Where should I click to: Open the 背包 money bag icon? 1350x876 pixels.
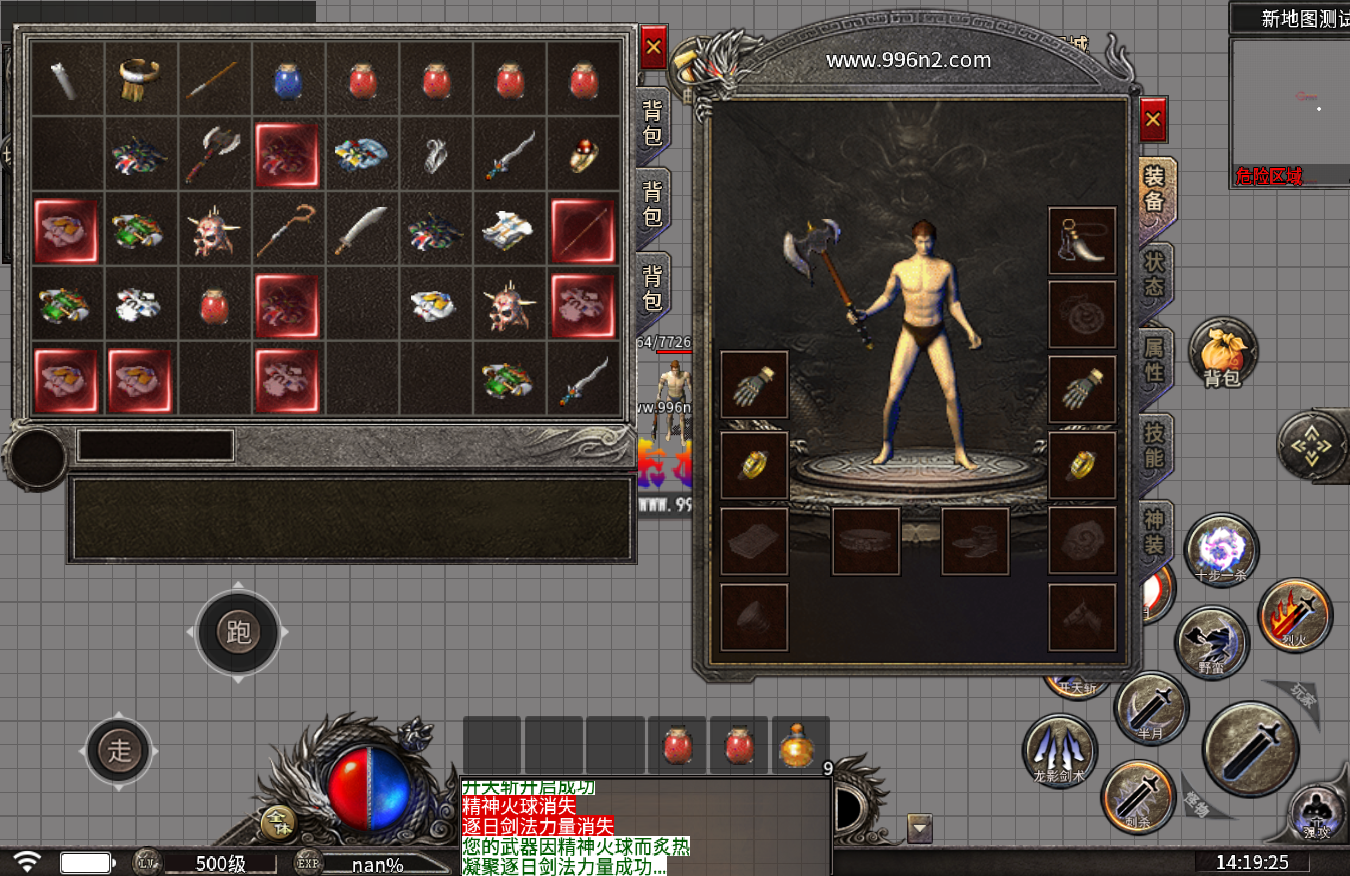1222,353
